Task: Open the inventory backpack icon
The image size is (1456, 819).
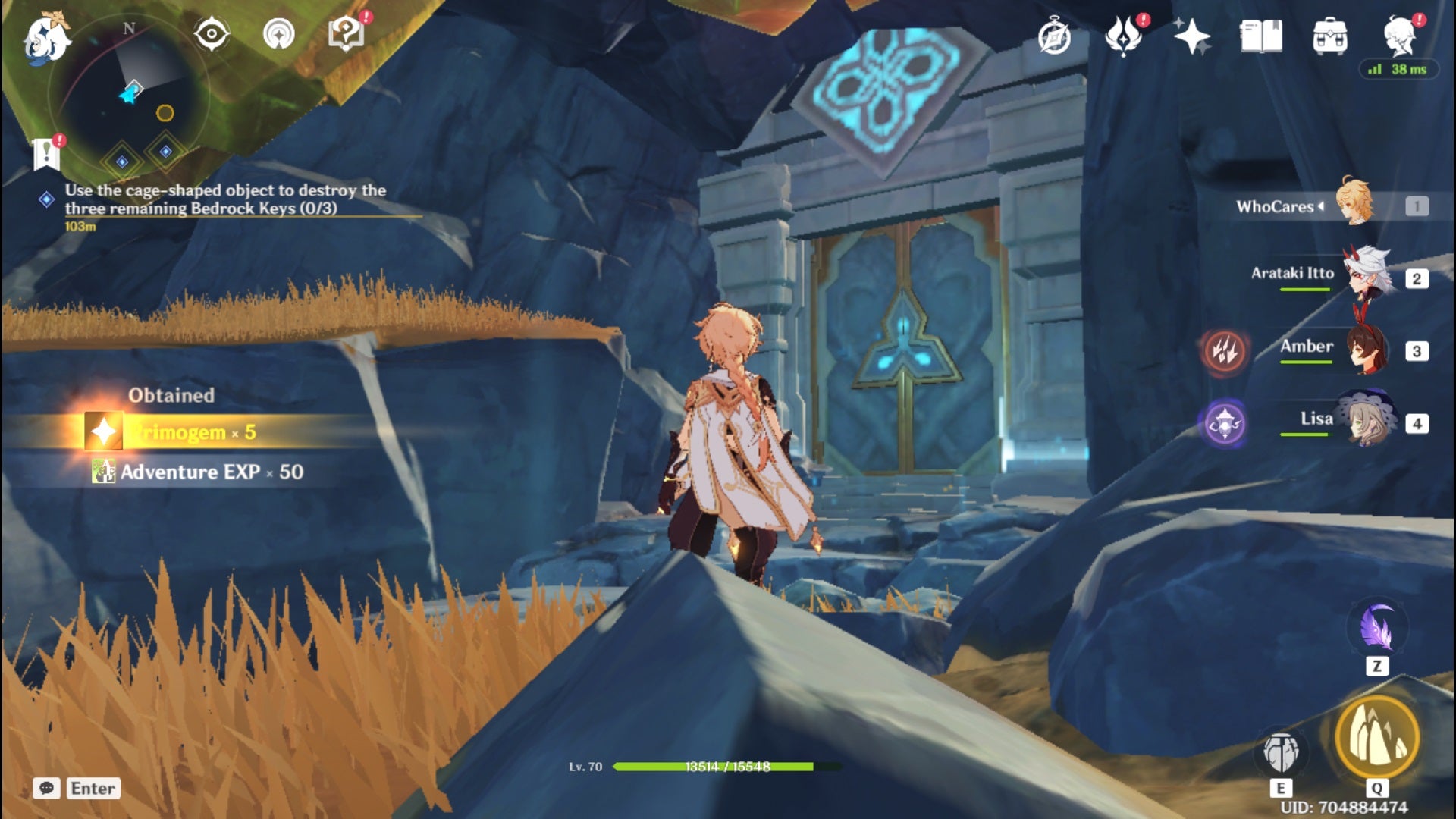Action: point(1329,36)
